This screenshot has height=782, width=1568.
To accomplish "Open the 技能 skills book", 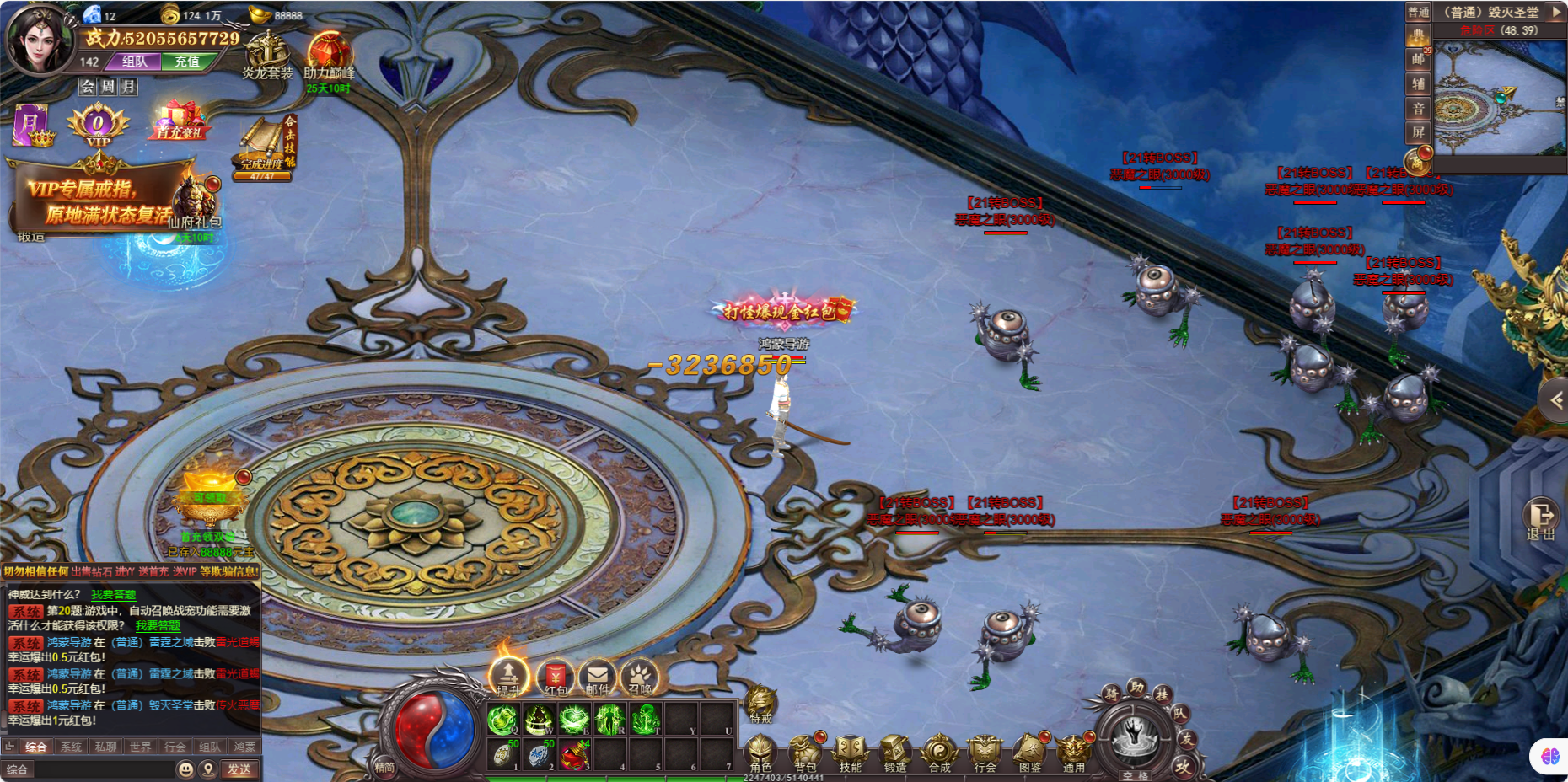I will pos(850,752).
